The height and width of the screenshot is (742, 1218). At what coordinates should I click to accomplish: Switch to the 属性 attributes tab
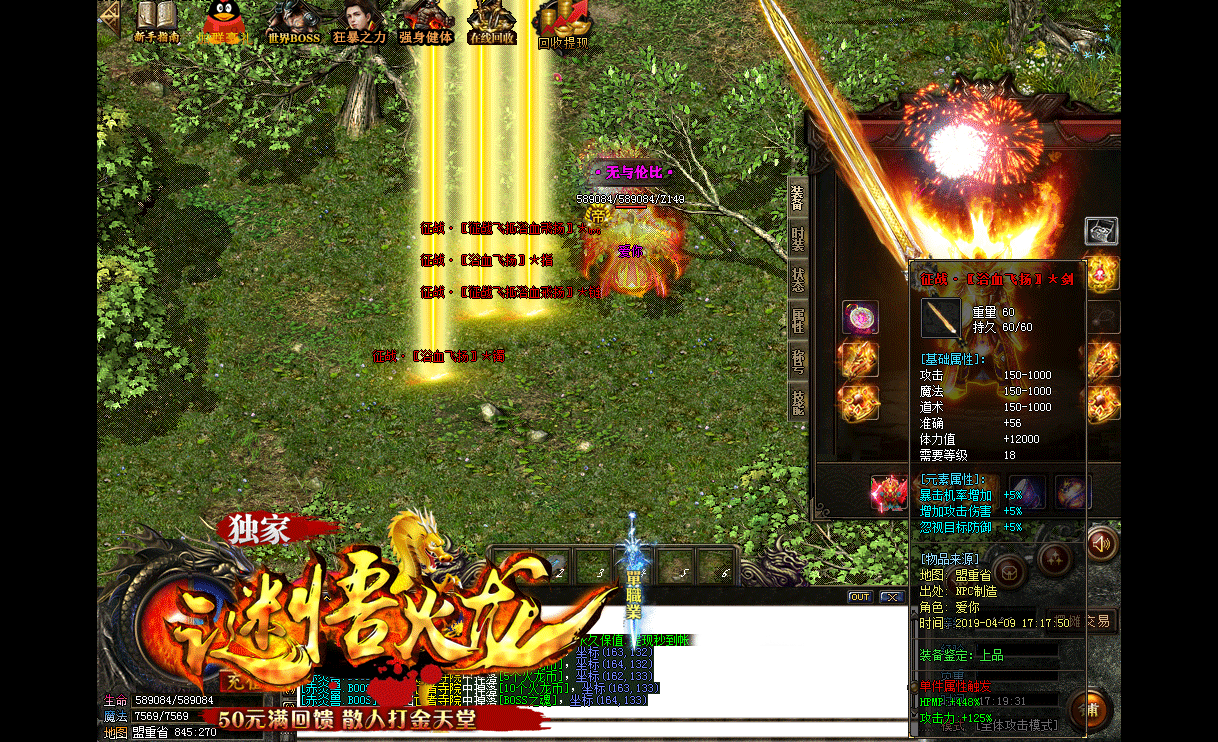(x=797, y=320)
